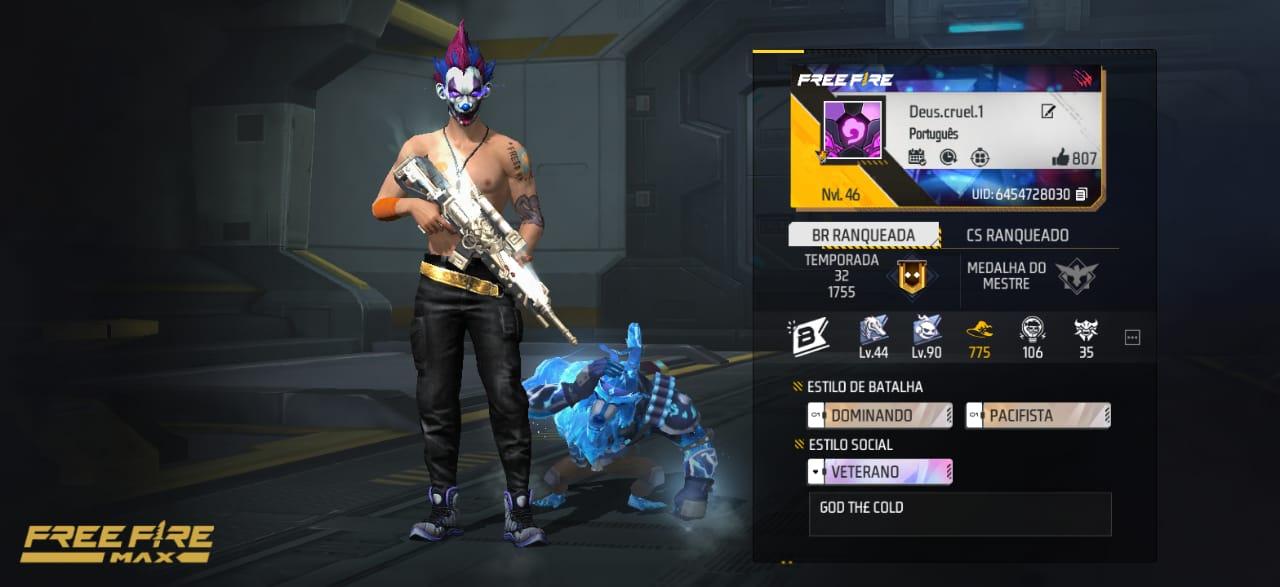View the gold season rank badge
1280x587 pixels.
click(x=911, y=277)
